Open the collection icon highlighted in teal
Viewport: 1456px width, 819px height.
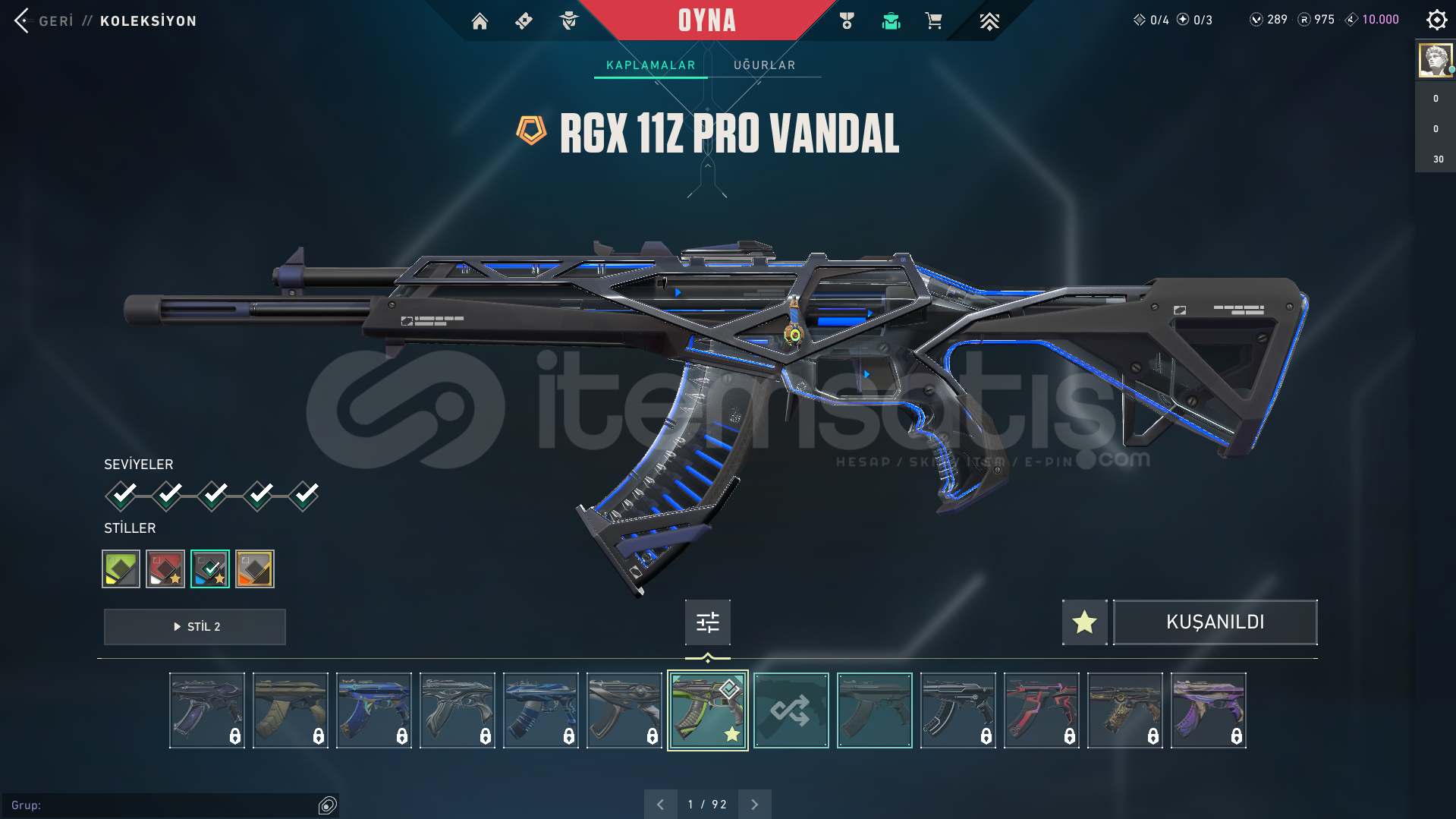[891, 21]
